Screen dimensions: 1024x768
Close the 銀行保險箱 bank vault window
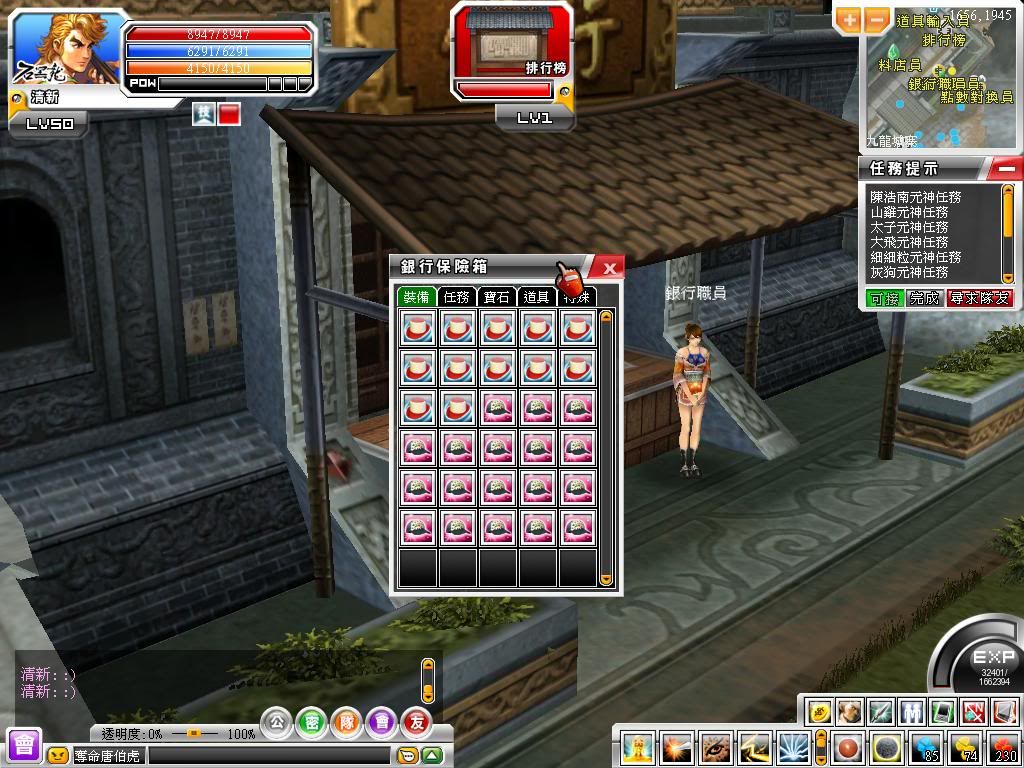(x=607, y=267)
